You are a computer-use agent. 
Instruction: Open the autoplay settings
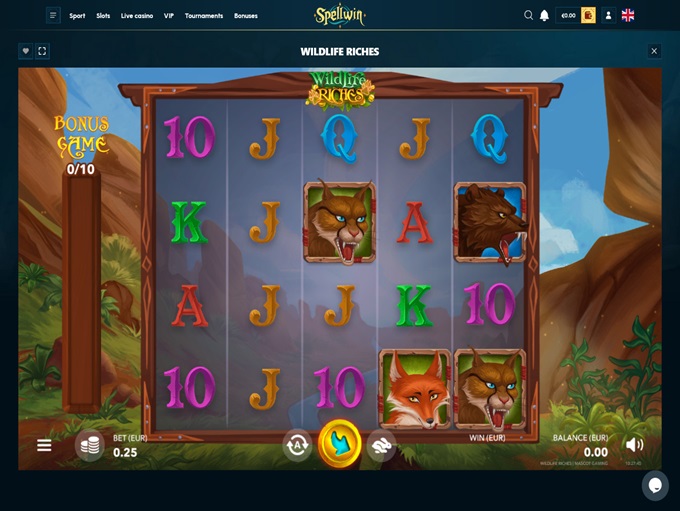(297, 444)
